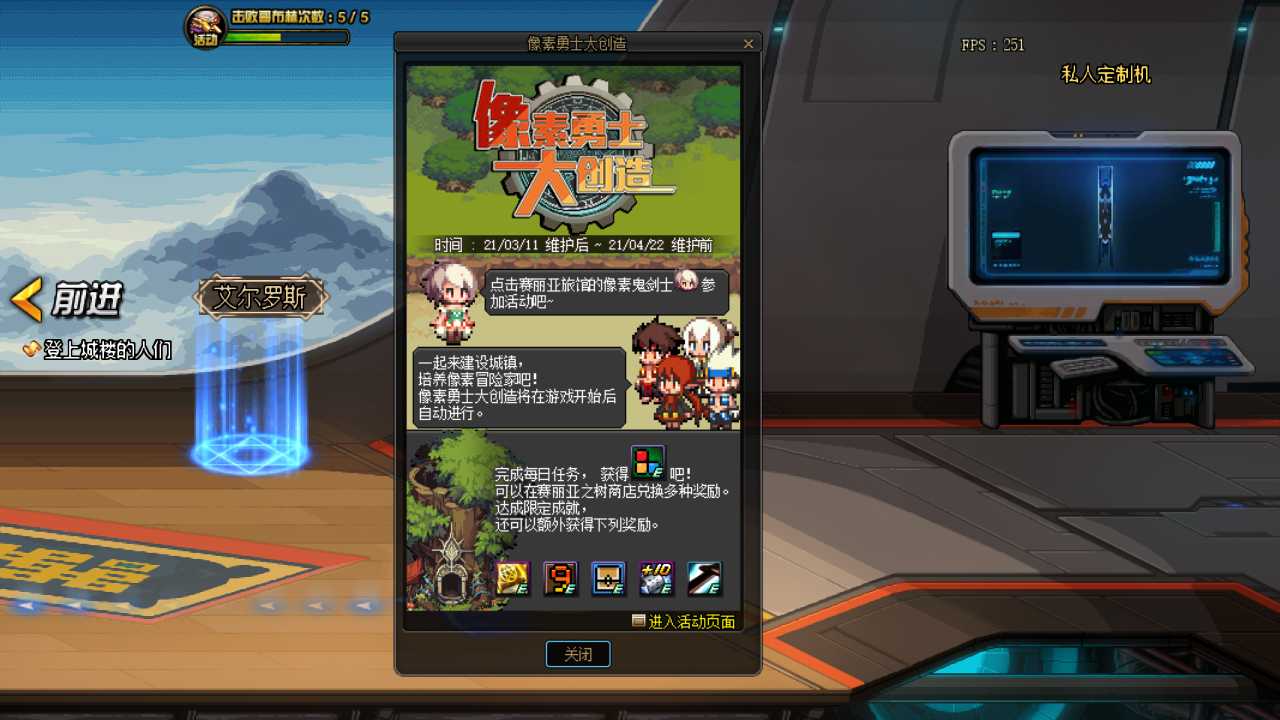Click the pixel adventurer group image
Image resolution: width=1280 pixels, height=720 pixels.
(x=687, y=380)
